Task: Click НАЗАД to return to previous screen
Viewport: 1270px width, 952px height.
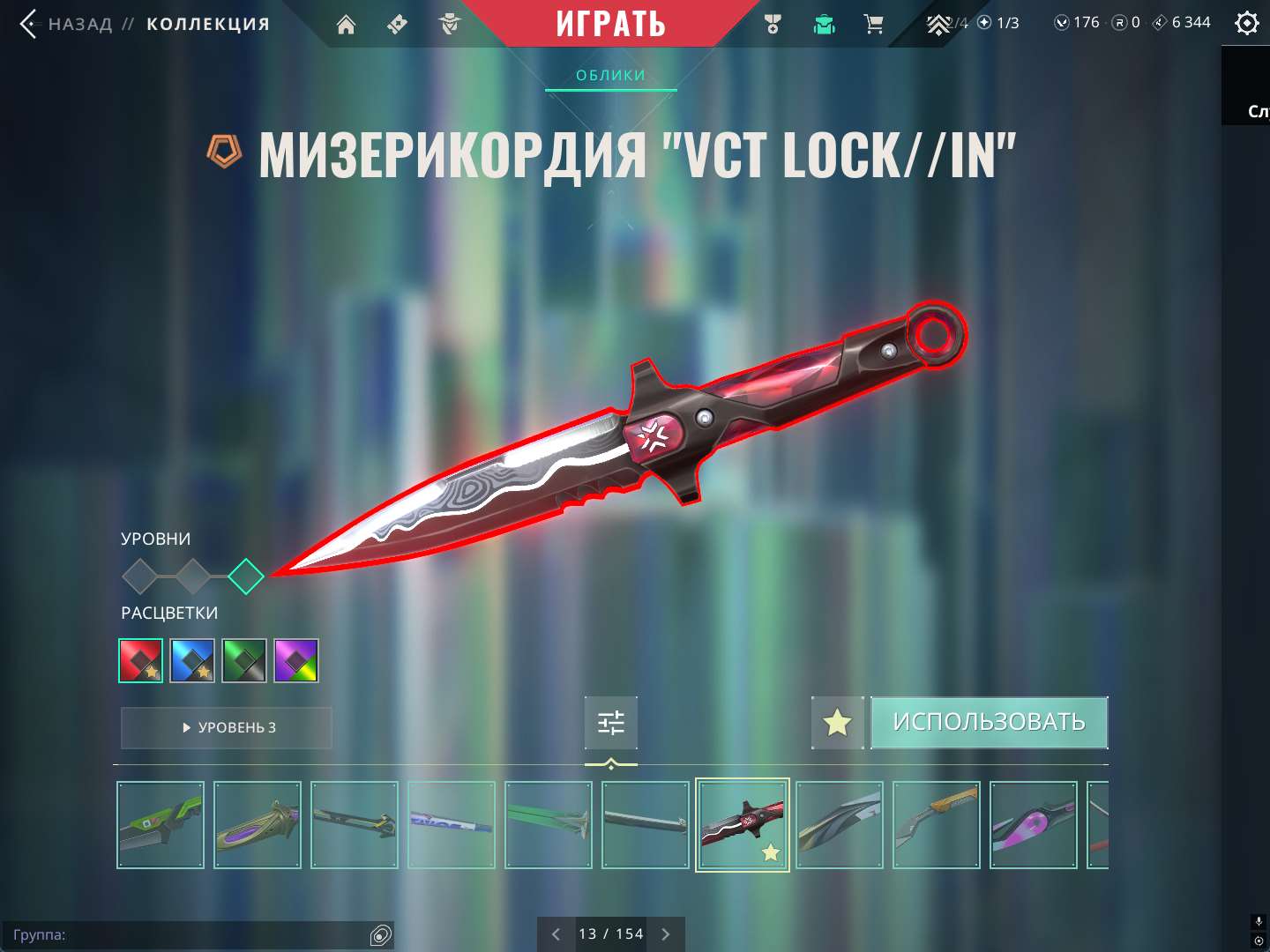Action: click(x=78, y=25)
